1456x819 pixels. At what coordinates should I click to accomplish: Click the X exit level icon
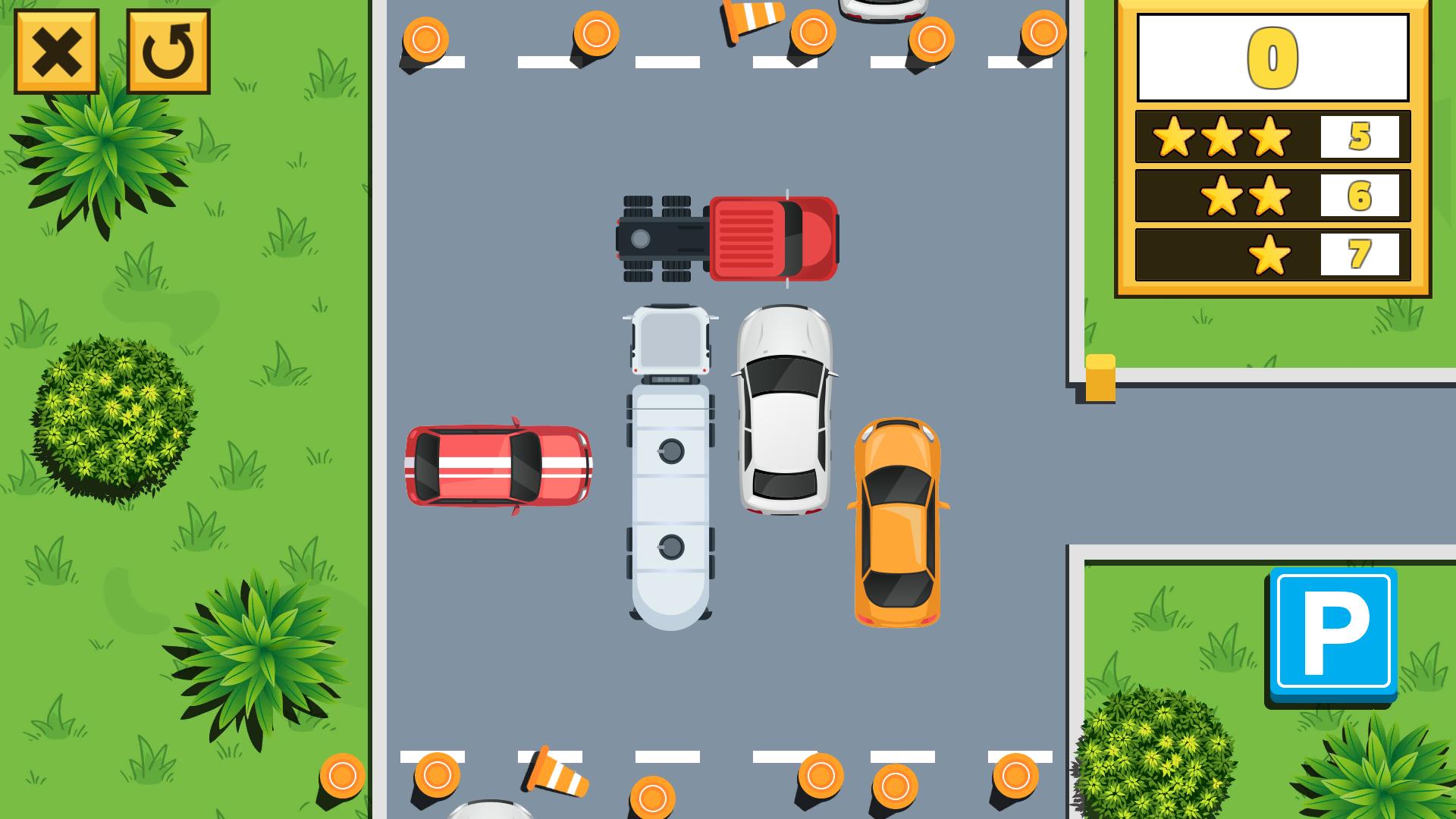[56, 51]
